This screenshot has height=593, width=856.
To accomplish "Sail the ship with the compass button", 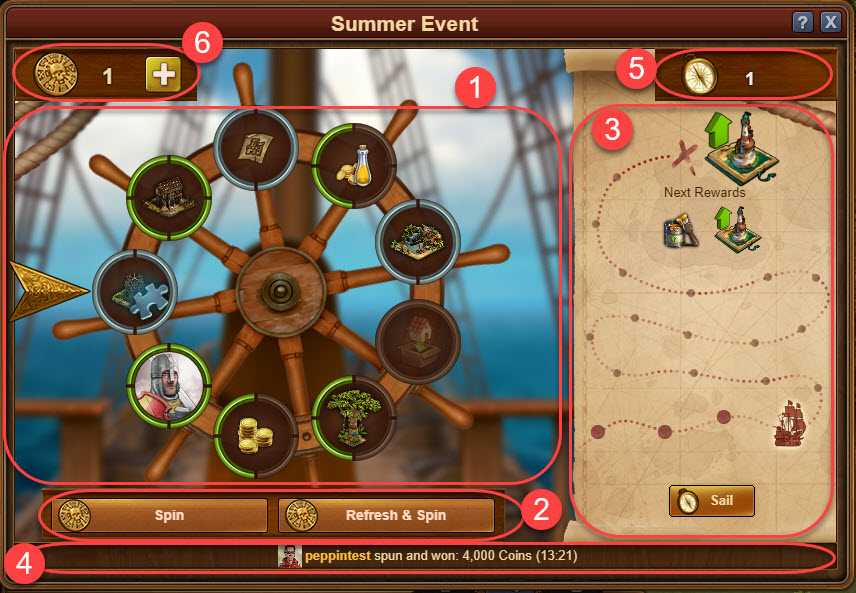I will (x=711, y=500).
